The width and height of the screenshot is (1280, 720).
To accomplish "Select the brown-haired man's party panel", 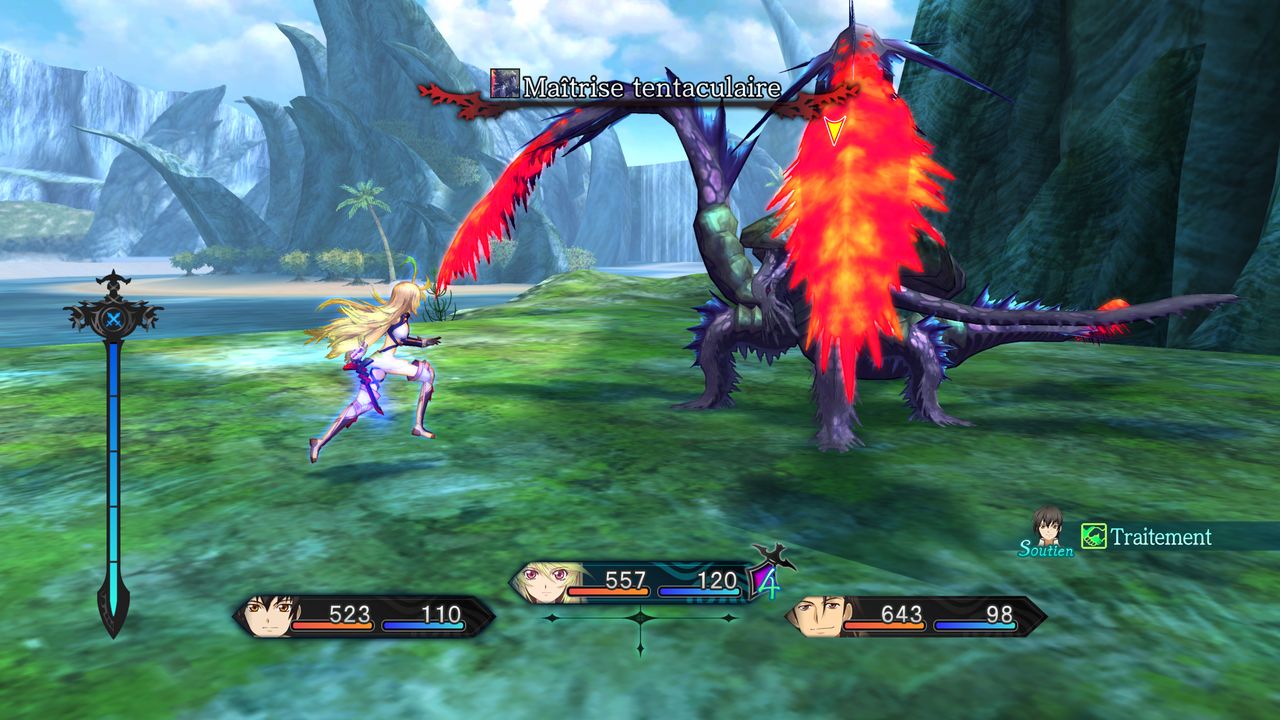I will click(915, 616).
